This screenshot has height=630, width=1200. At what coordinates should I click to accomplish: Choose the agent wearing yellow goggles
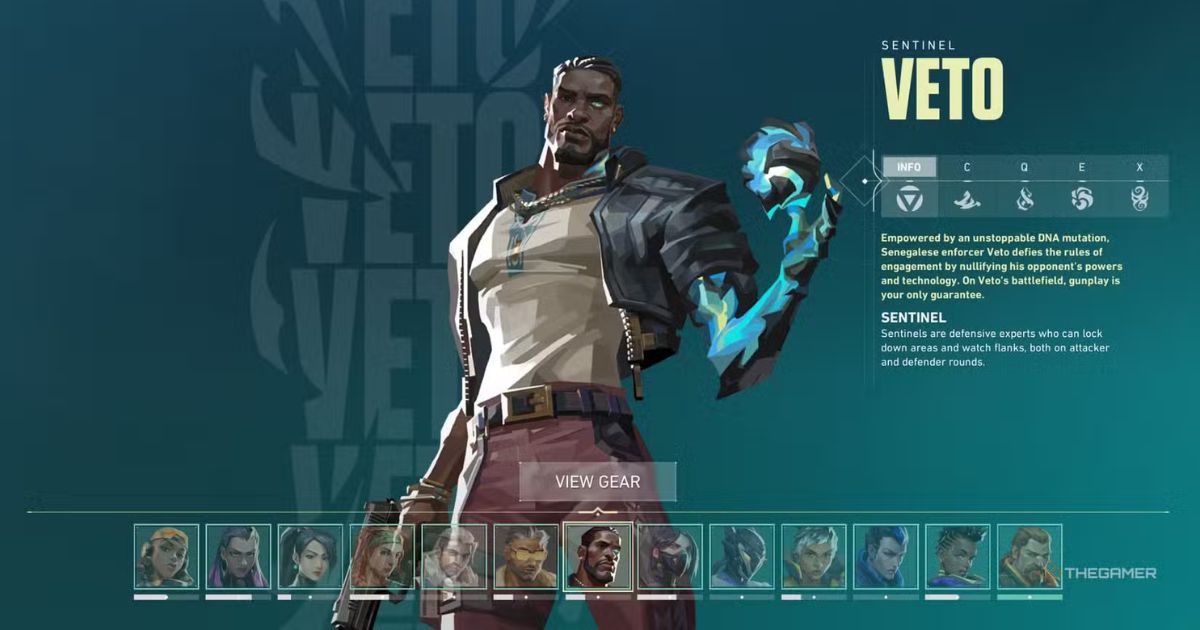pyautogui.click(x=526, y=556)
